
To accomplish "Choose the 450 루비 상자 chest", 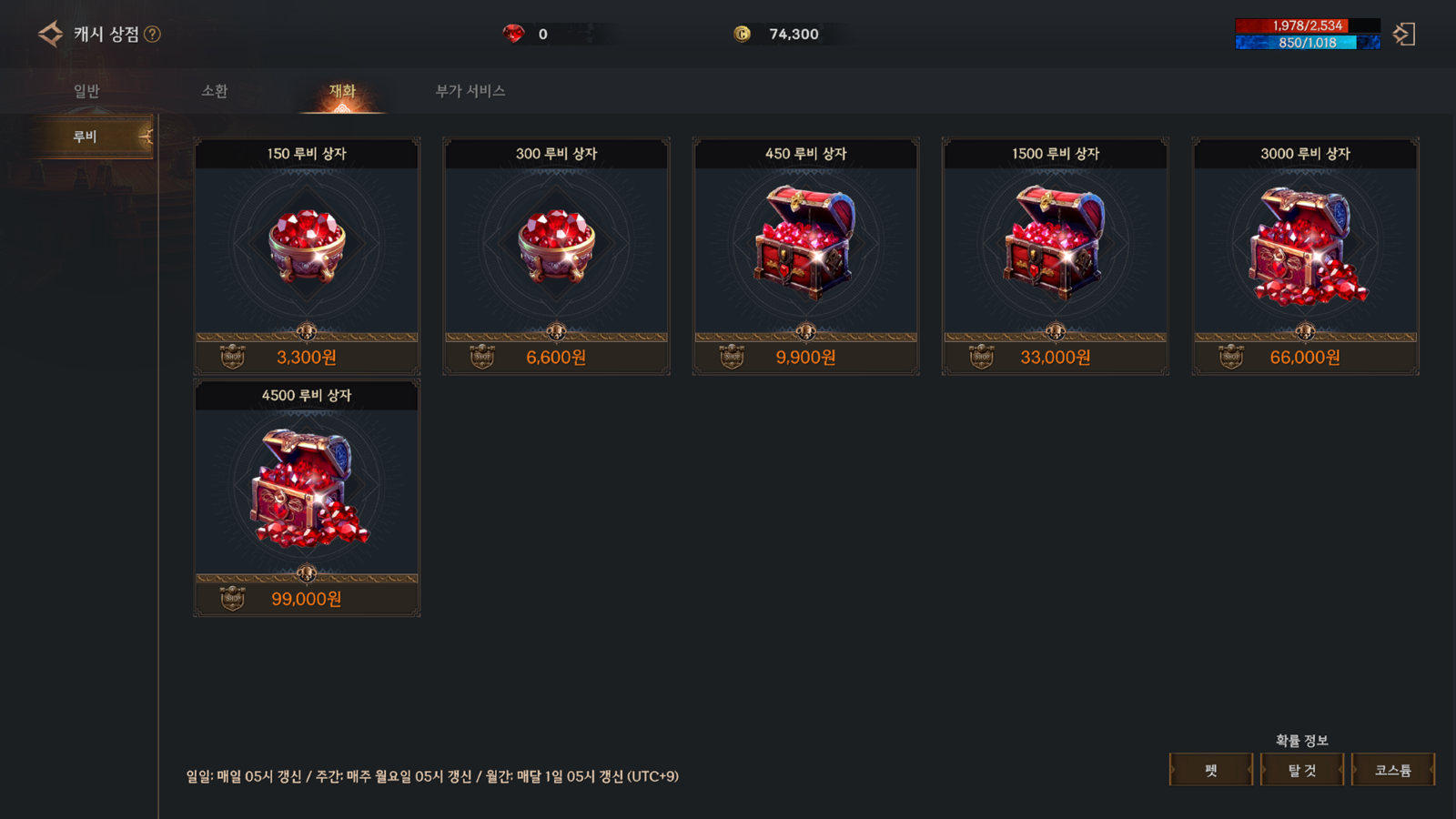I will pyautogui.click(x=805, y=256).
